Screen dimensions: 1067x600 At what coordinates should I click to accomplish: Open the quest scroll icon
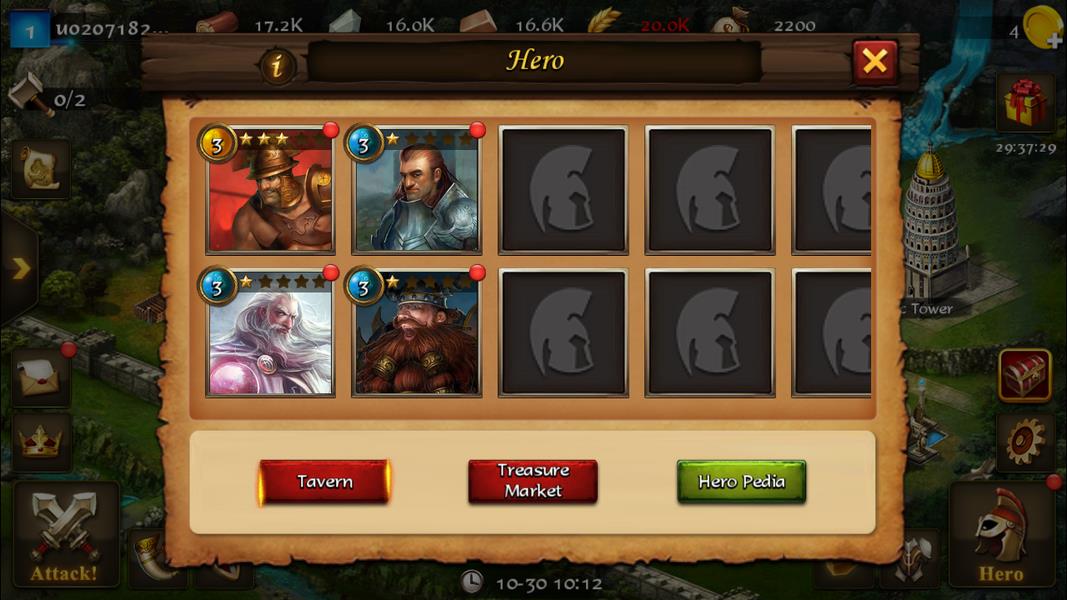click(41, 170)
